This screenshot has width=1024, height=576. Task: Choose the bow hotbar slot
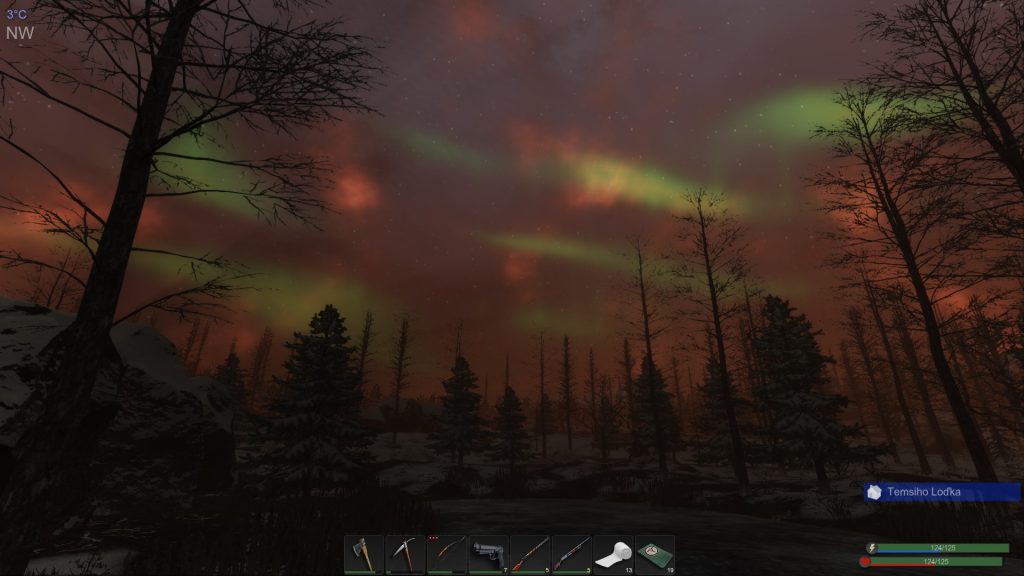point(447,554)
